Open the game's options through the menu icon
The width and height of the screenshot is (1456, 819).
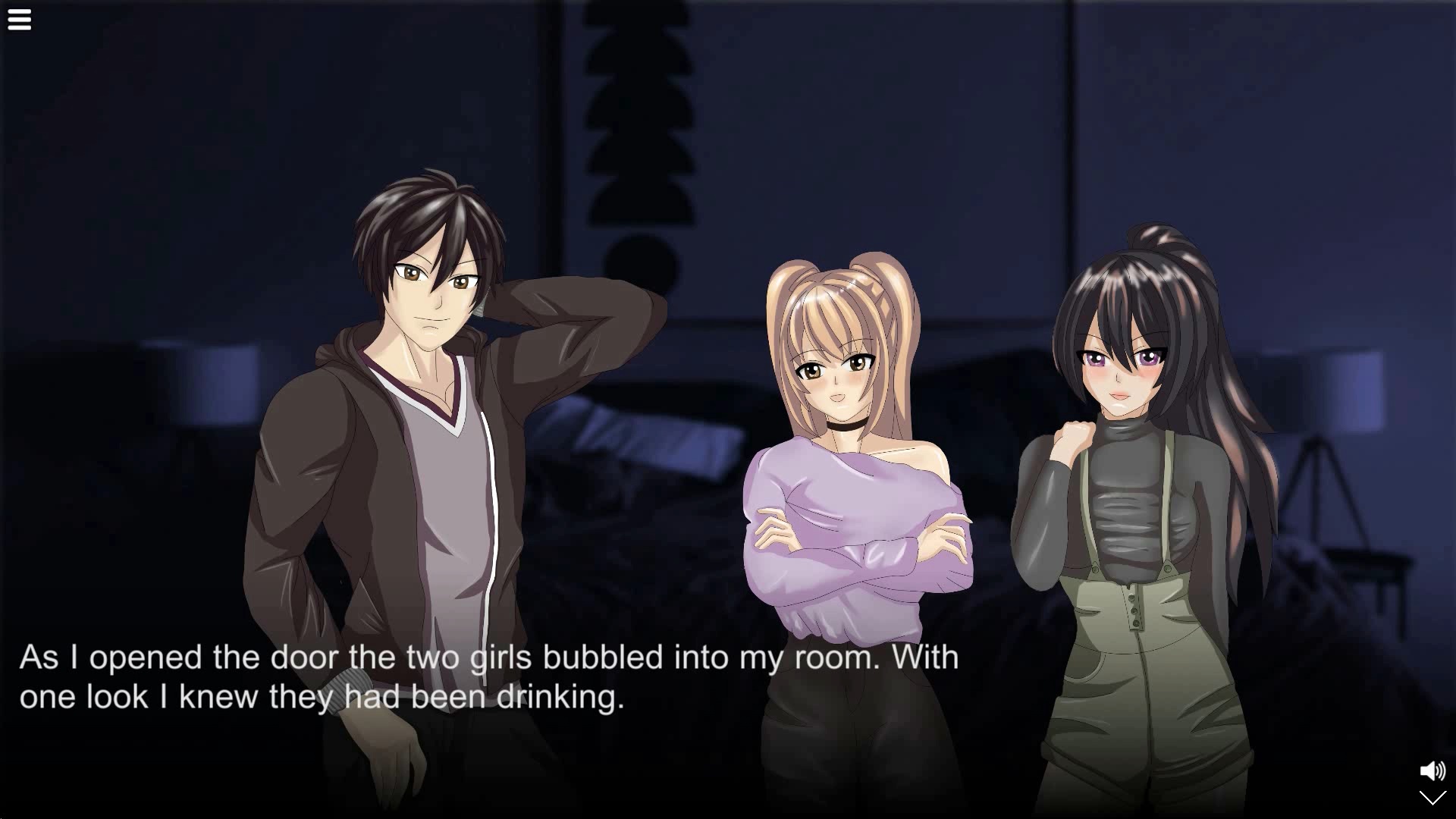pos(19,20)
